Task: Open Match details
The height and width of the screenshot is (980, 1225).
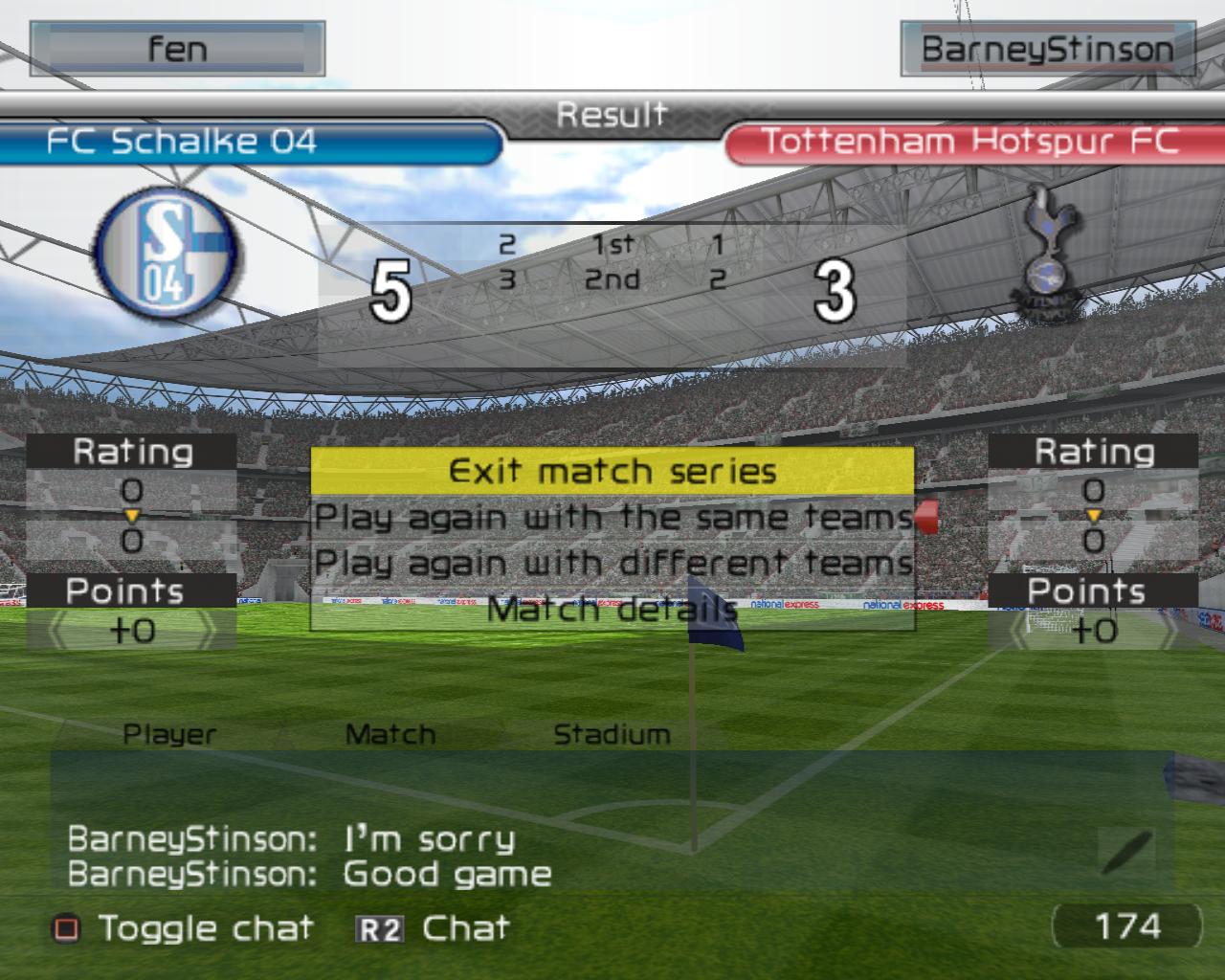Action: [612, 609]
